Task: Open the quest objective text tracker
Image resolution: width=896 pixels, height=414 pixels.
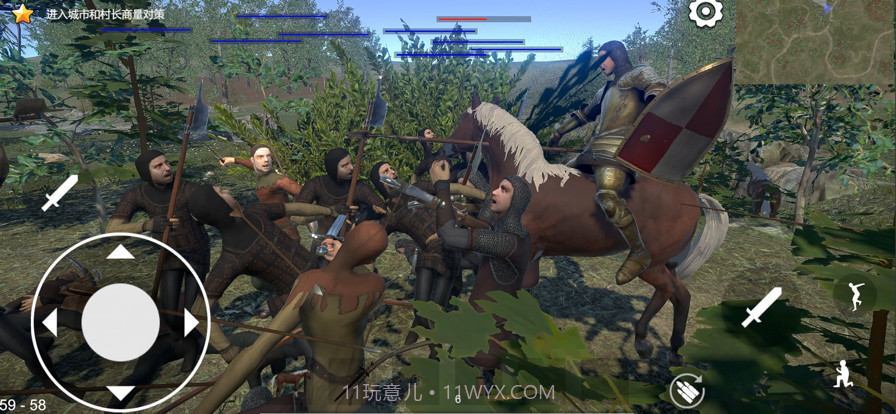Action: 105,15
